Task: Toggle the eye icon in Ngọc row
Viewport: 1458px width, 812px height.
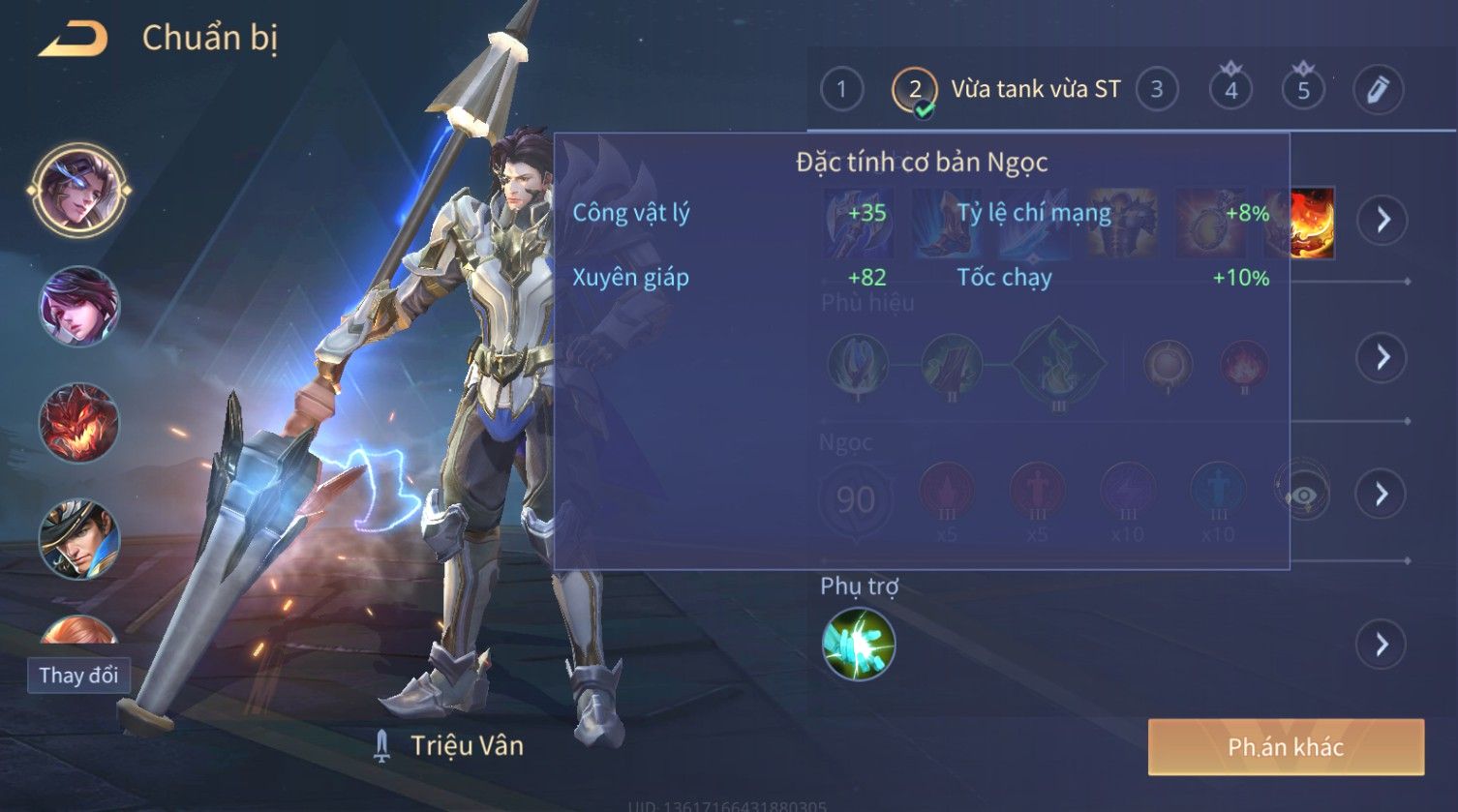Action: (1303, 496)
